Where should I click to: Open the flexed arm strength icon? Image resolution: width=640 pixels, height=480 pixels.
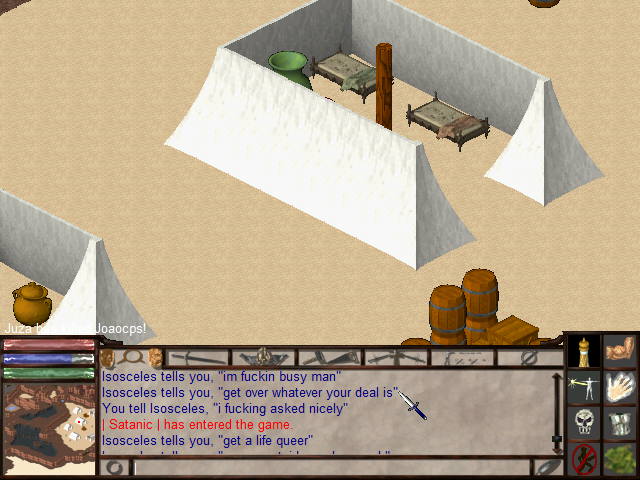621,350
